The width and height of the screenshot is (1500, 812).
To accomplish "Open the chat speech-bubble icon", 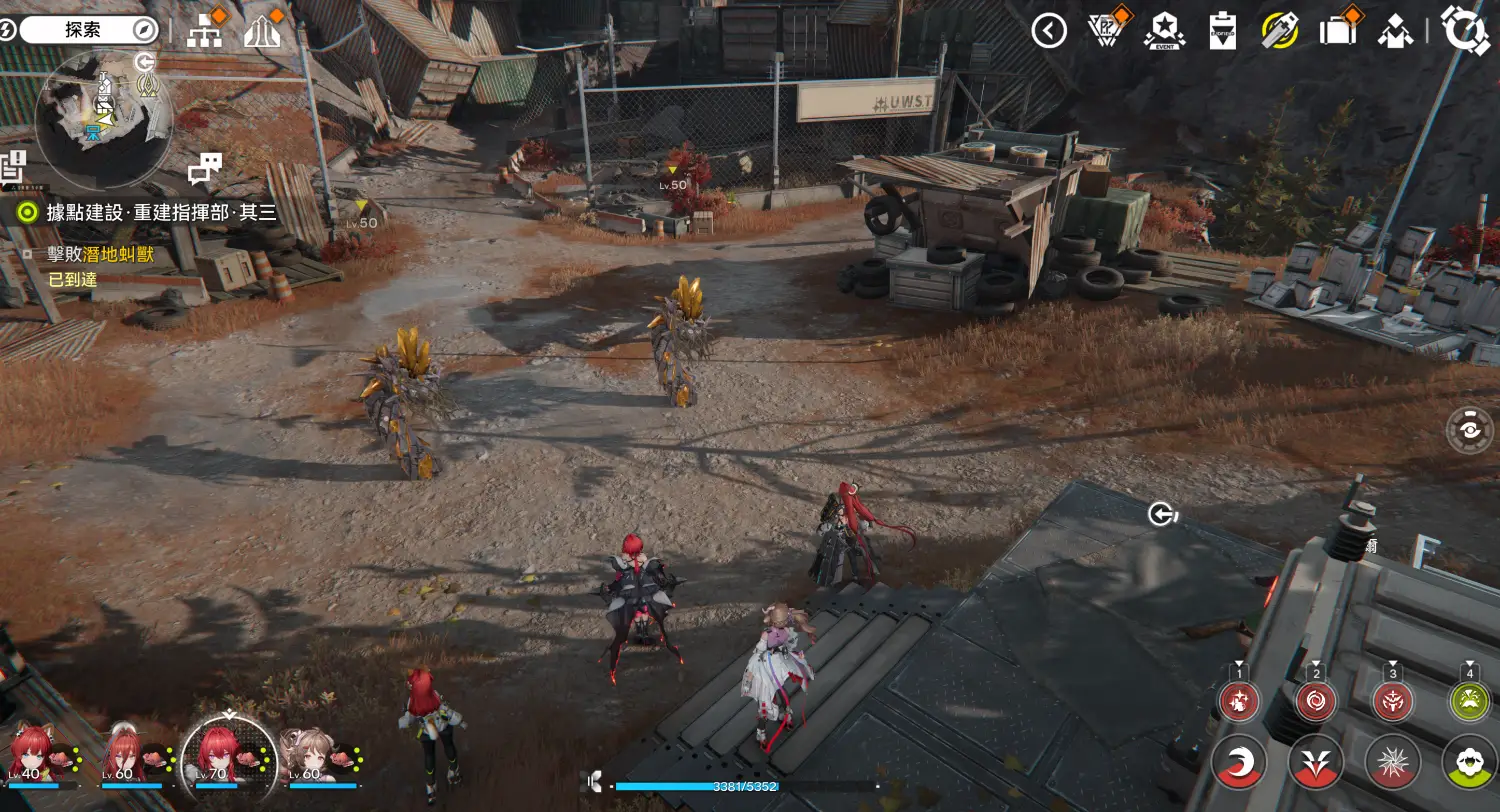I will pyautogui.click(x=204, y=169).
